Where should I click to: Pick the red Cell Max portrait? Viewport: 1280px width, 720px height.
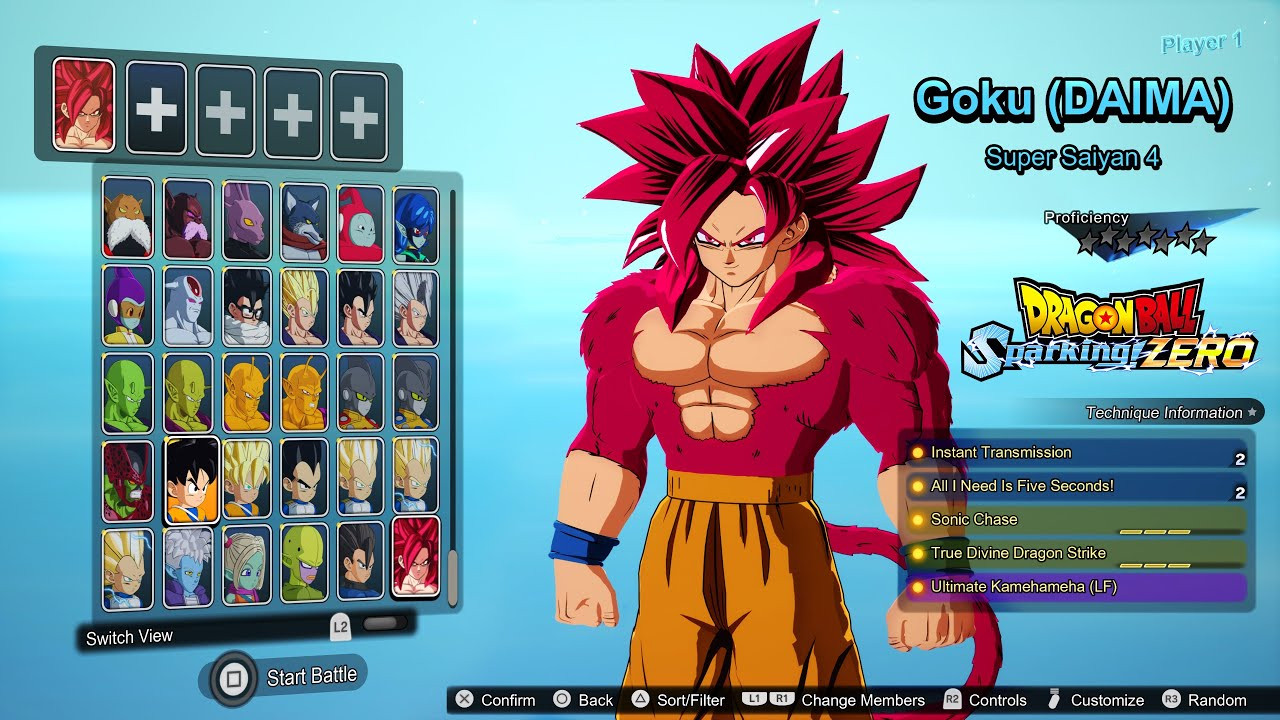128,480
